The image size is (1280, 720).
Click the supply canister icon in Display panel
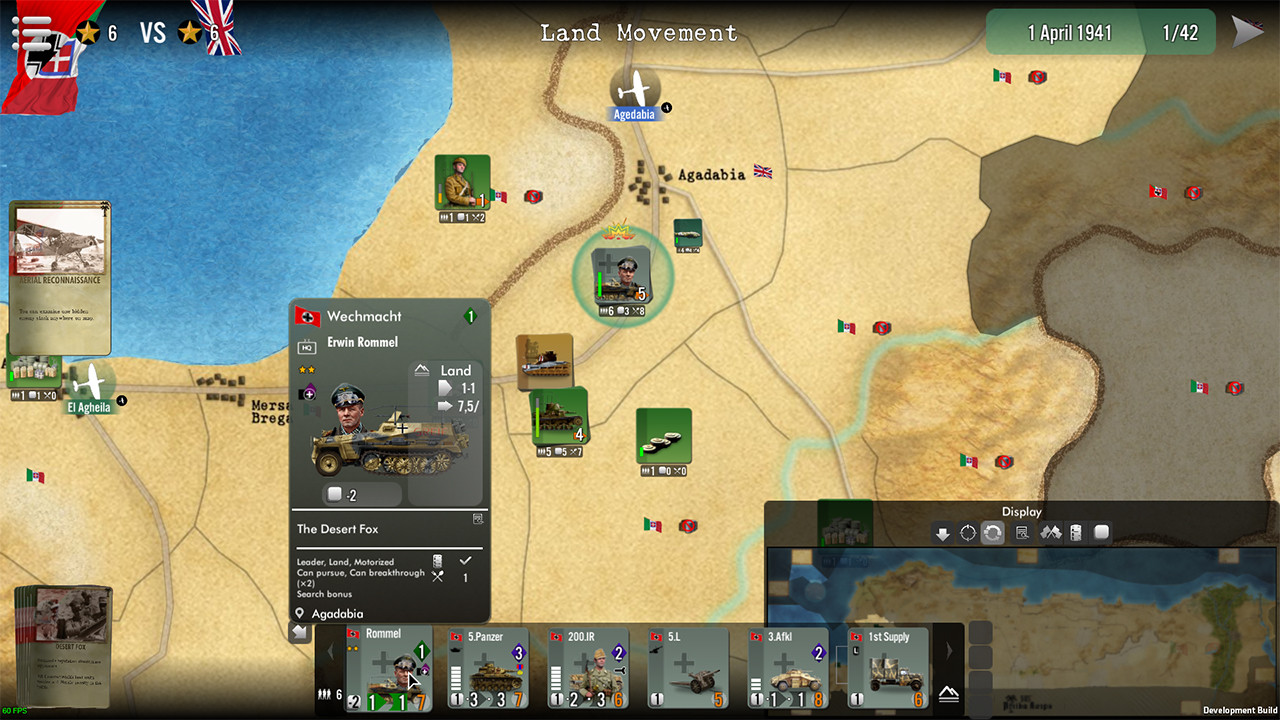click(1076, 532)
